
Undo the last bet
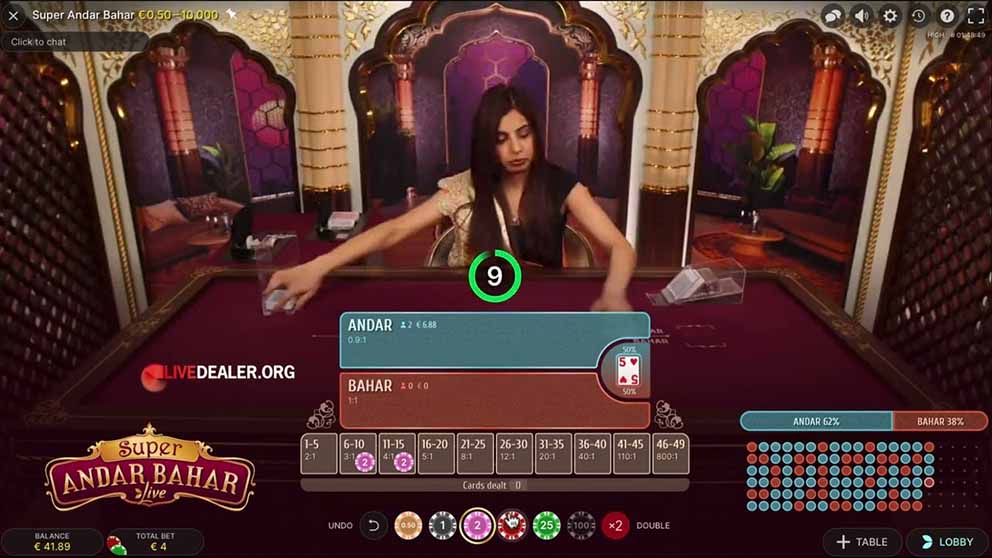[374, 525]
